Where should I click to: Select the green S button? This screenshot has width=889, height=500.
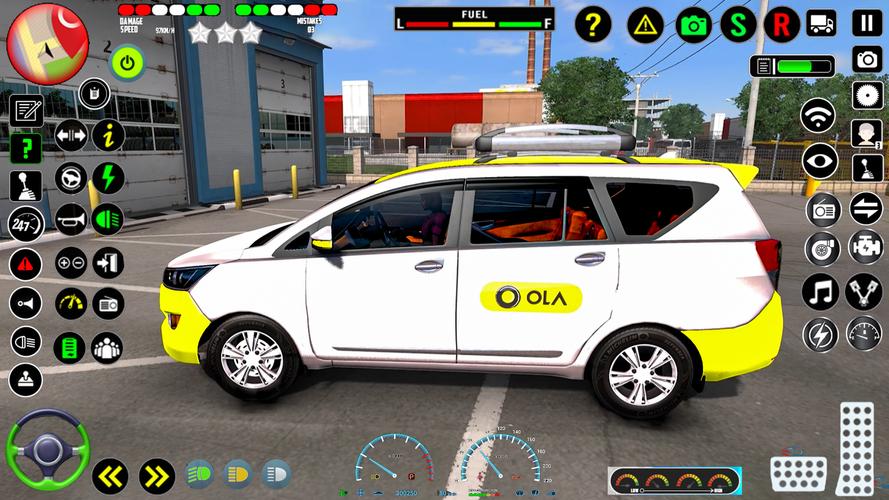tap(738, 23)
